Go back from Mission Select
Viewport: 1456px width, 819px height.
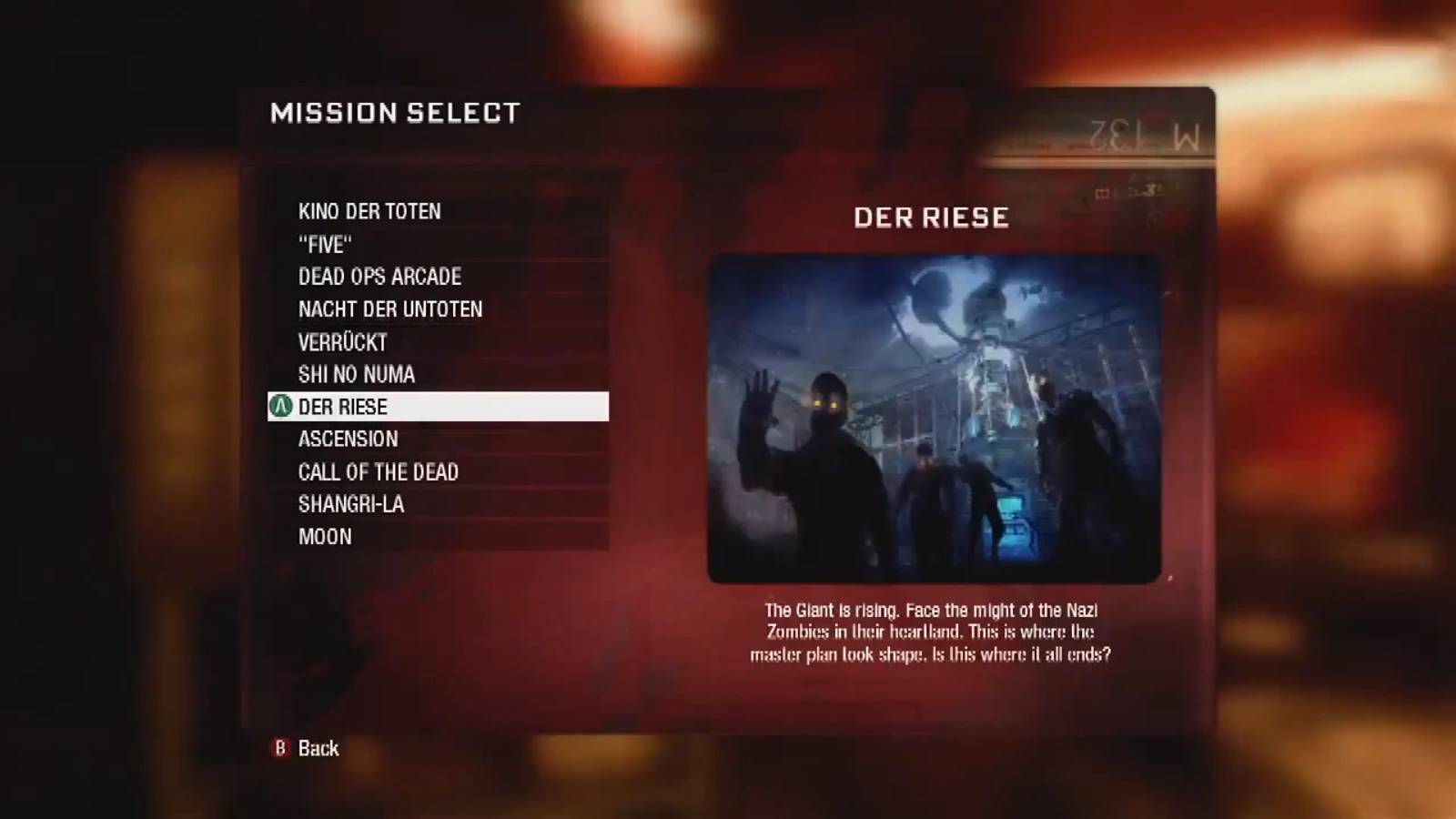308,748
